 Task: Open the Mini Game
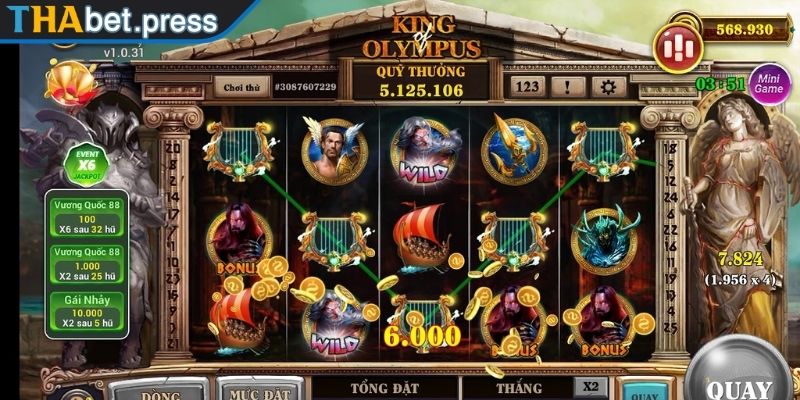[769, 82]
